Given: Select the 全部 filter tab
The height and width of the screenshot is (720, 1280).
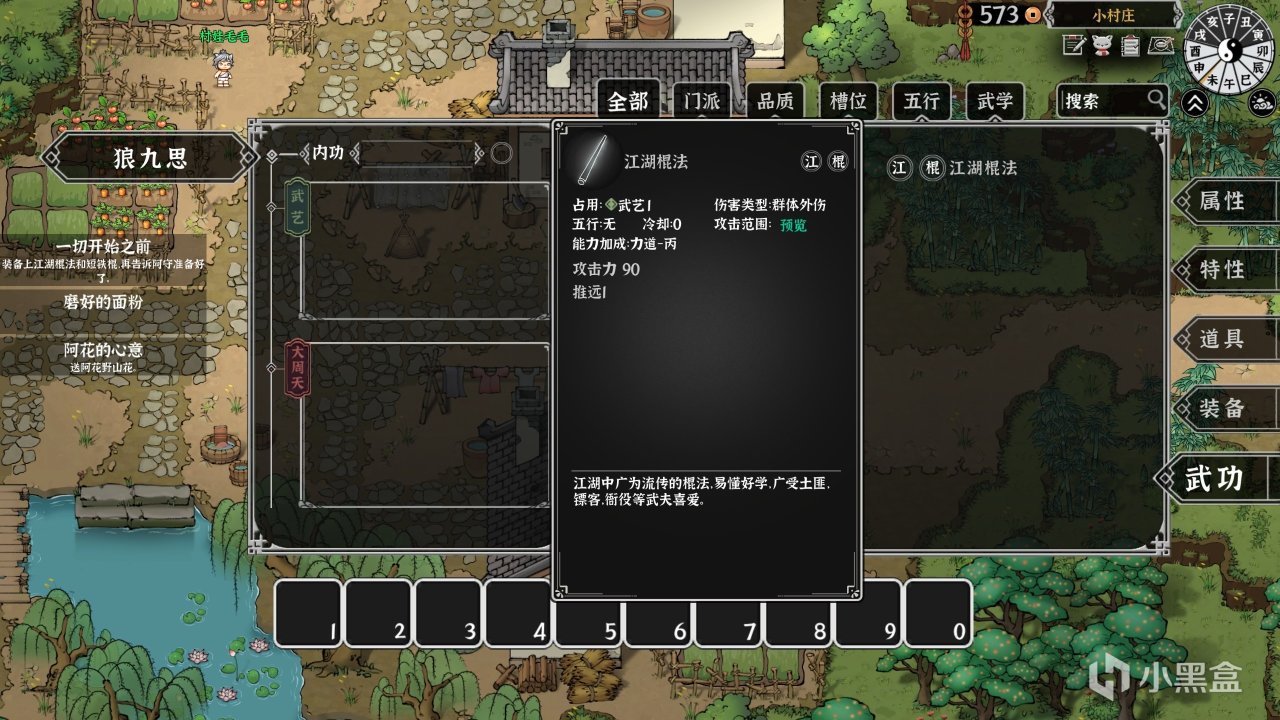Looking at the screenshot, I should pos(629,100).
